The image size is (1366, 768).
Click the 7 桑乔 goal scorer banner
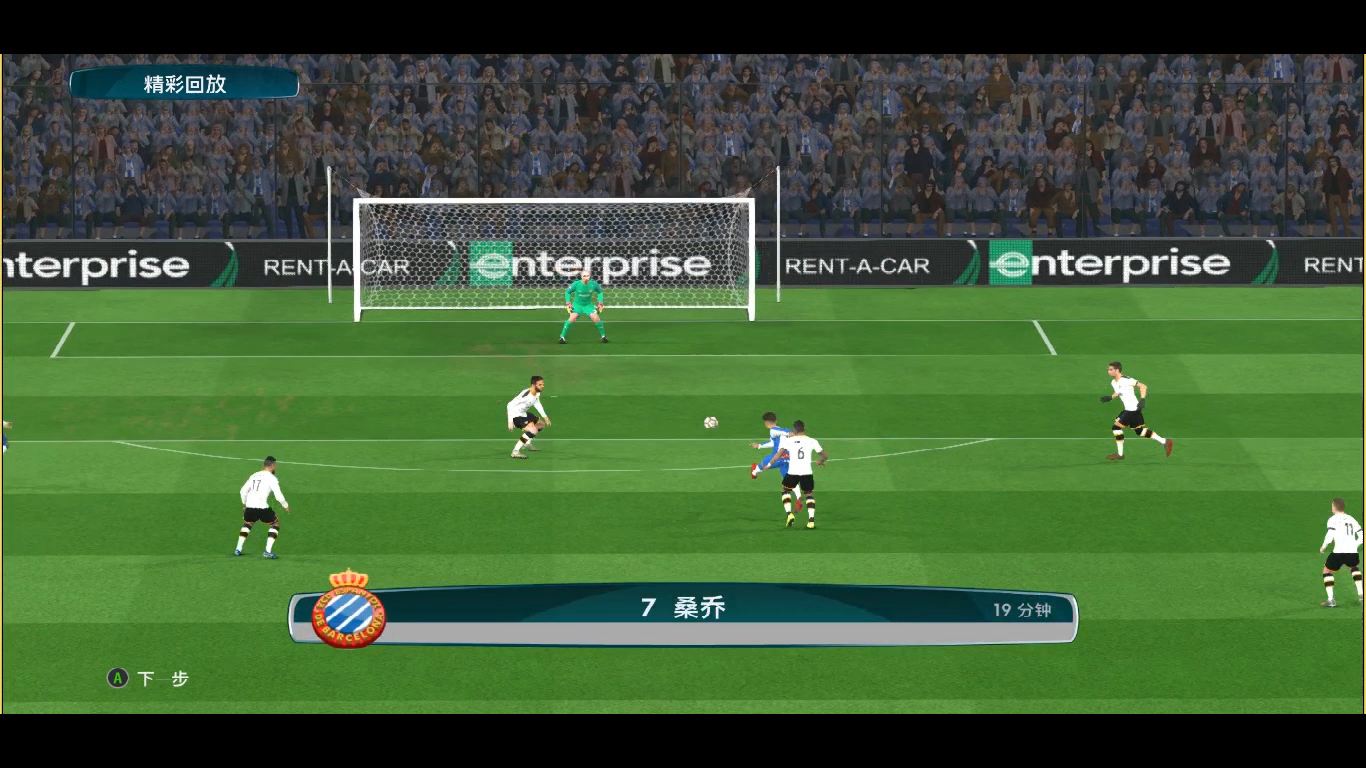click(x=684, y=608)
